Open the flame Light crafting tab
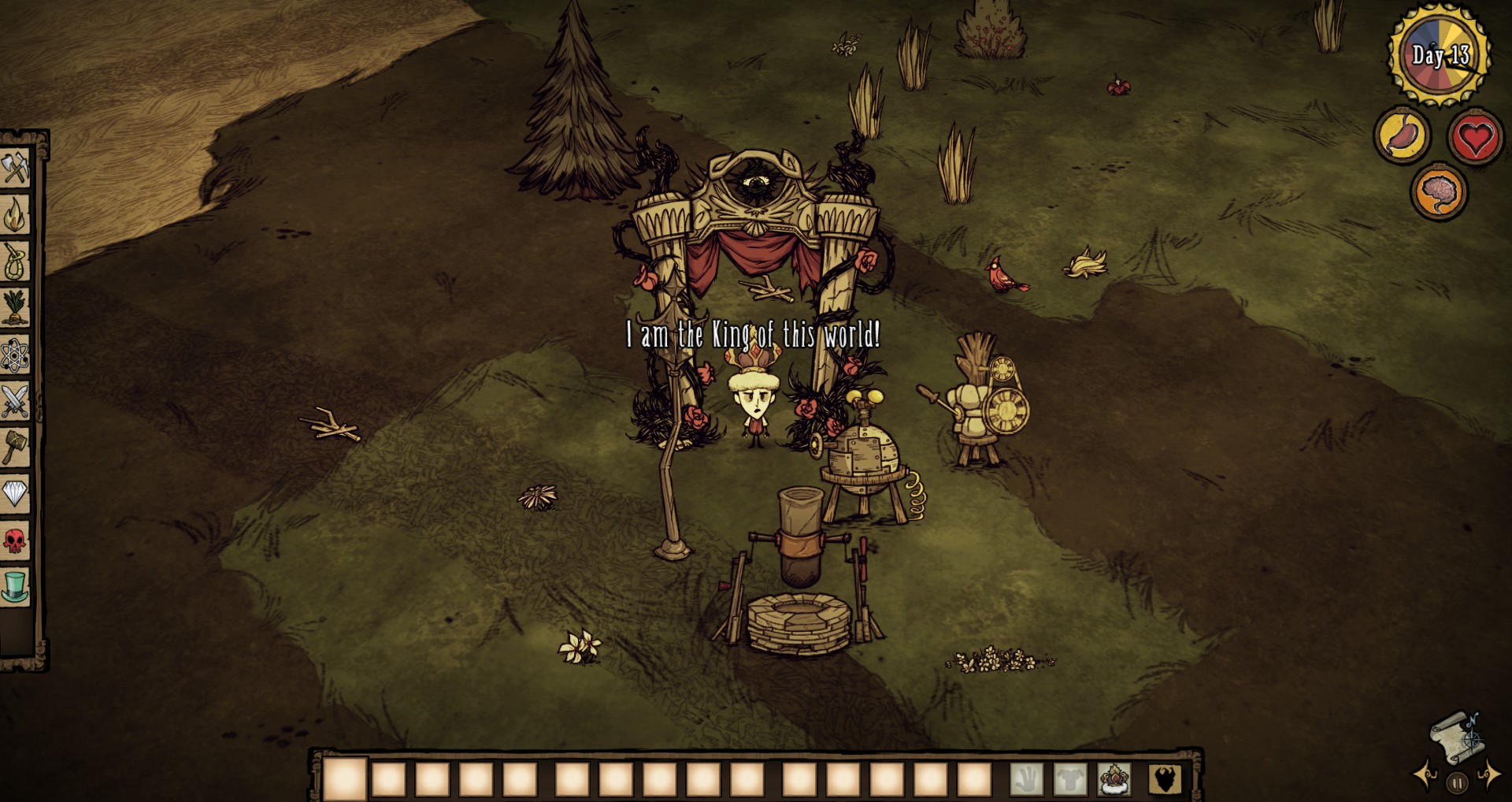The image size is (1512, 802). (x=15, y=214)
